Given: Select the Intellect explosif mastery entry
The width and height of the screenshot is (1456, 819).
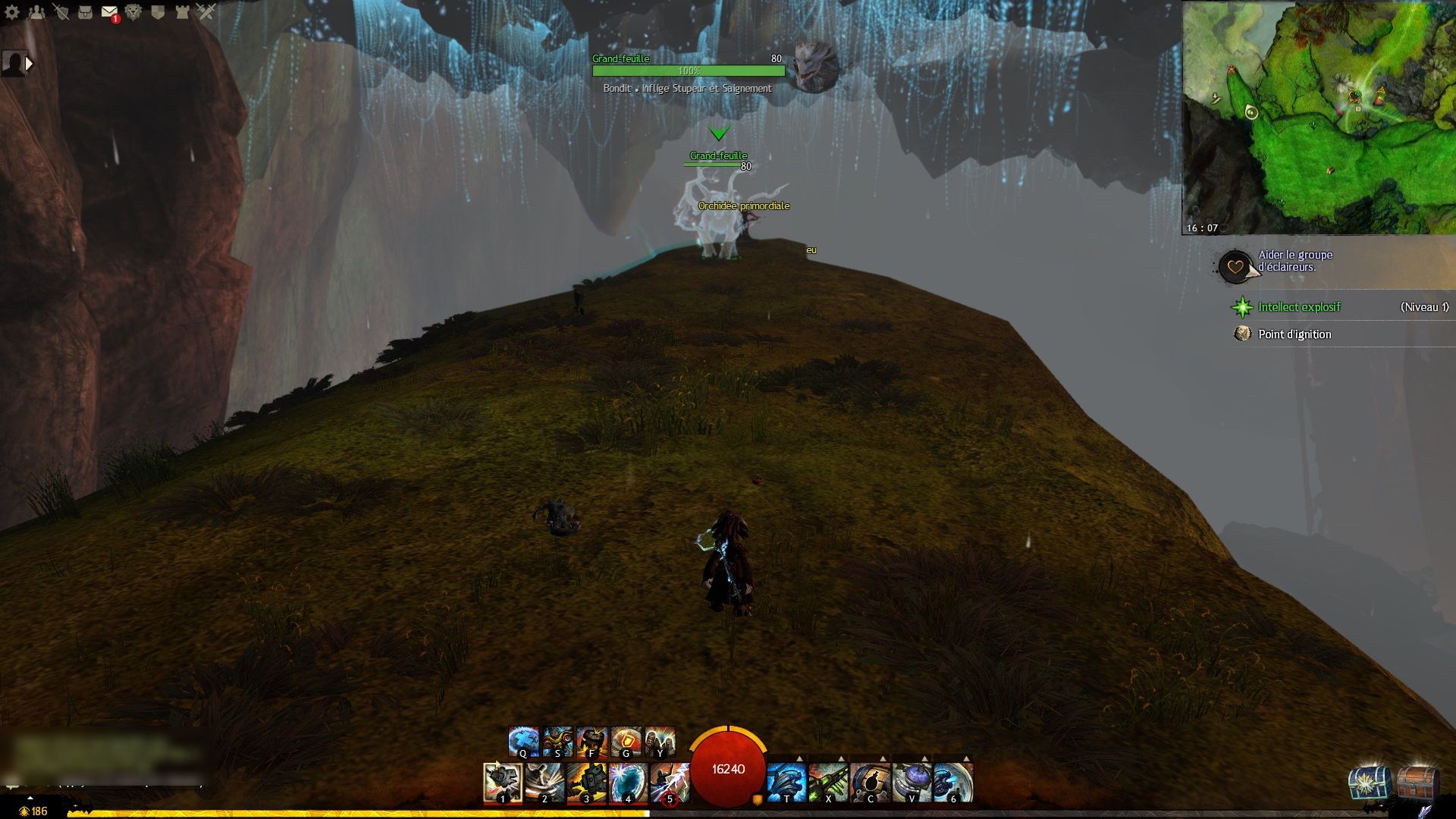Looking at the screenshot, I should pyautogui.click(x=1299, y=307).
